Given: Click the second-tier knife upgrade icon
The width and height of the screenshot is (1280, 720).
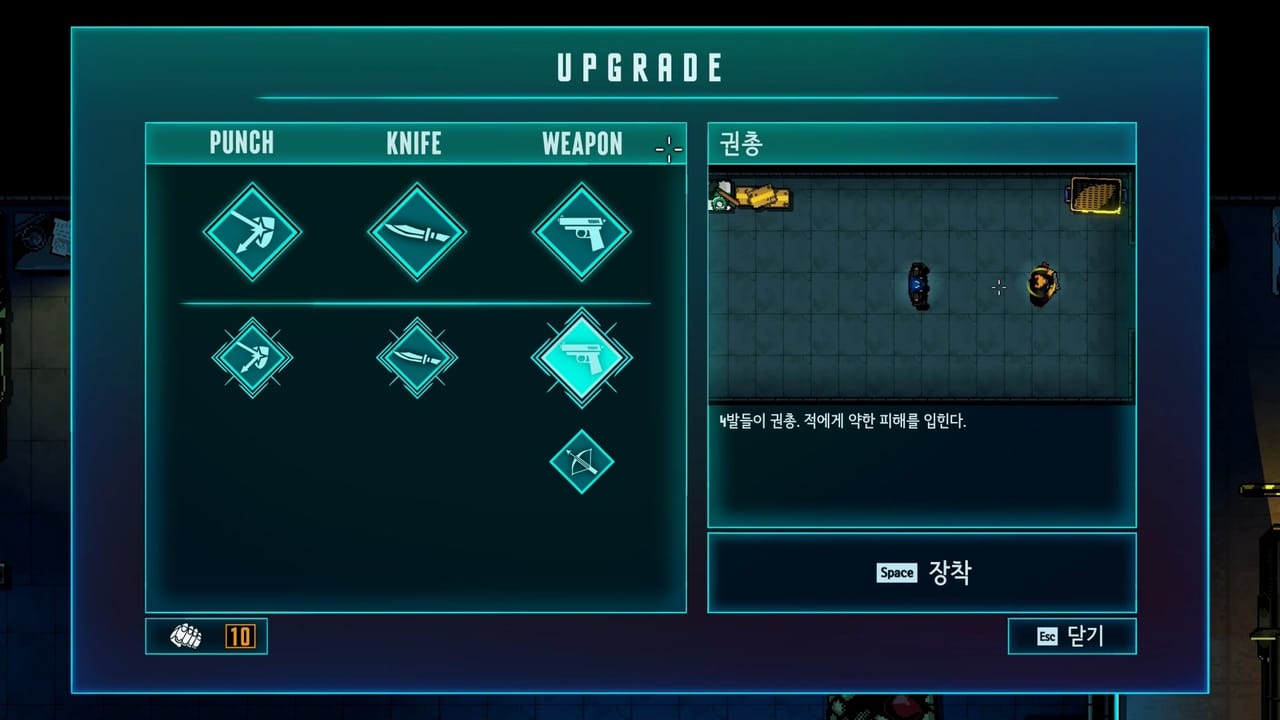Looking at the screenshot, I should tap(416, 358).
